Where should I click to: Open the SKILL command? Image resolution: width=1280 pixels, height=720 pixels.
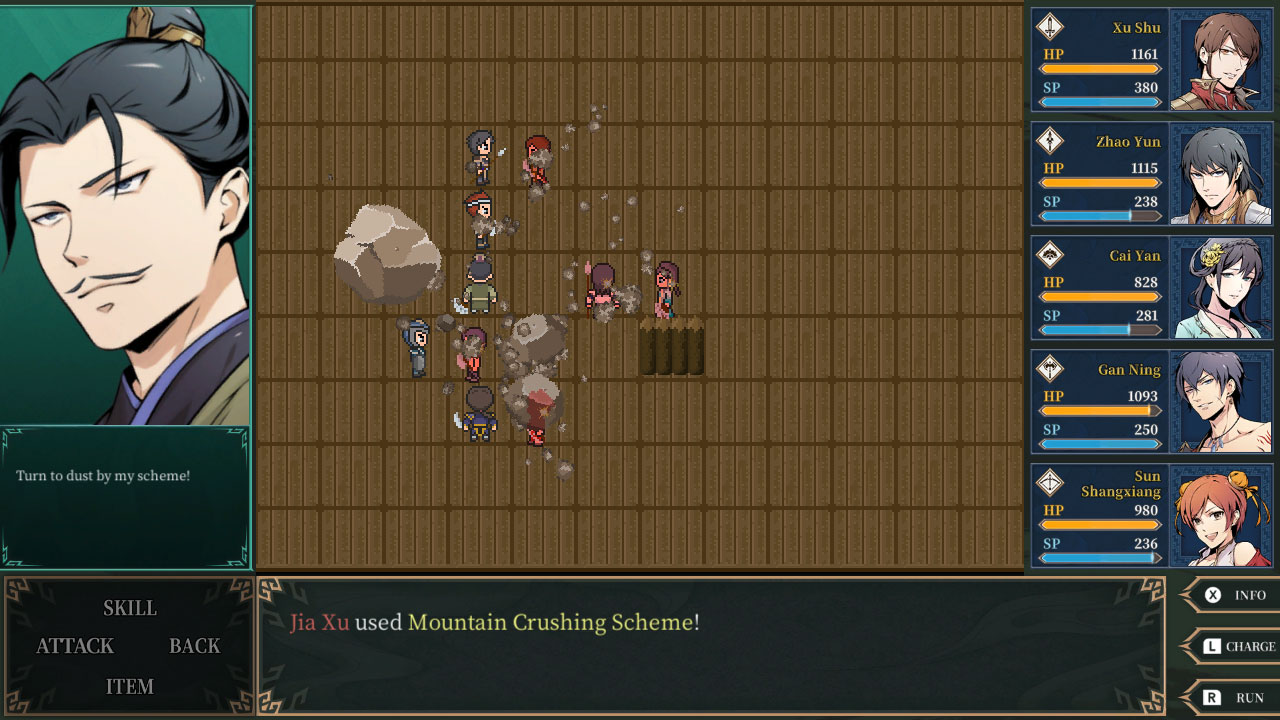(x=129, y=608)
